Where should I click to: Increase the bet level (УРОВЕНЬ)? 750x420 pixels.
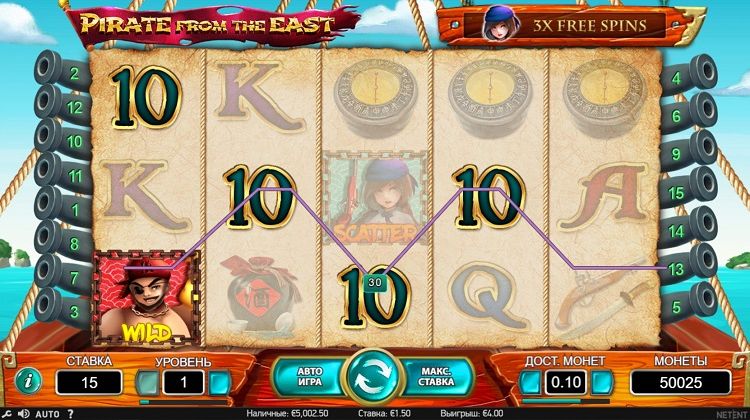219,381
